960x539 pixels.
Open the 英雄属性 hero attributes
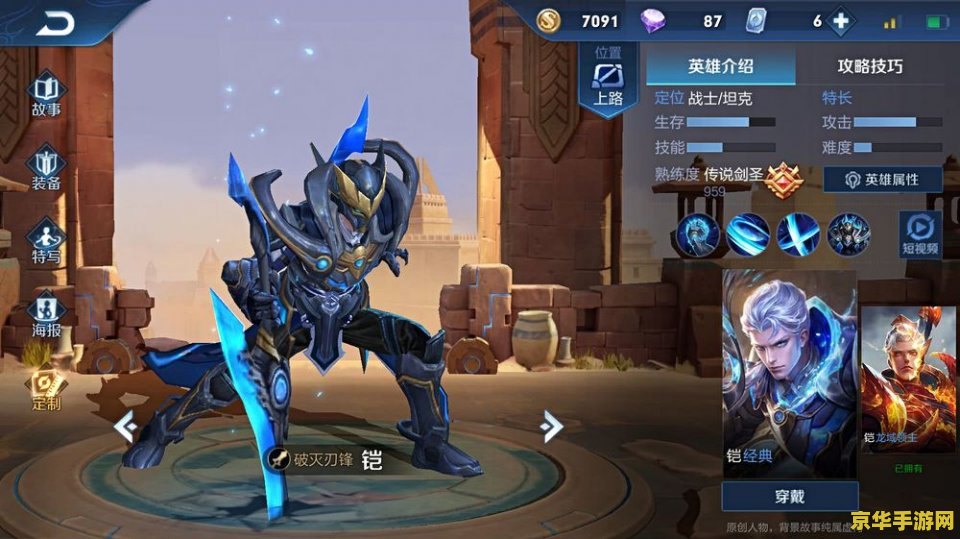coord(882,179)
